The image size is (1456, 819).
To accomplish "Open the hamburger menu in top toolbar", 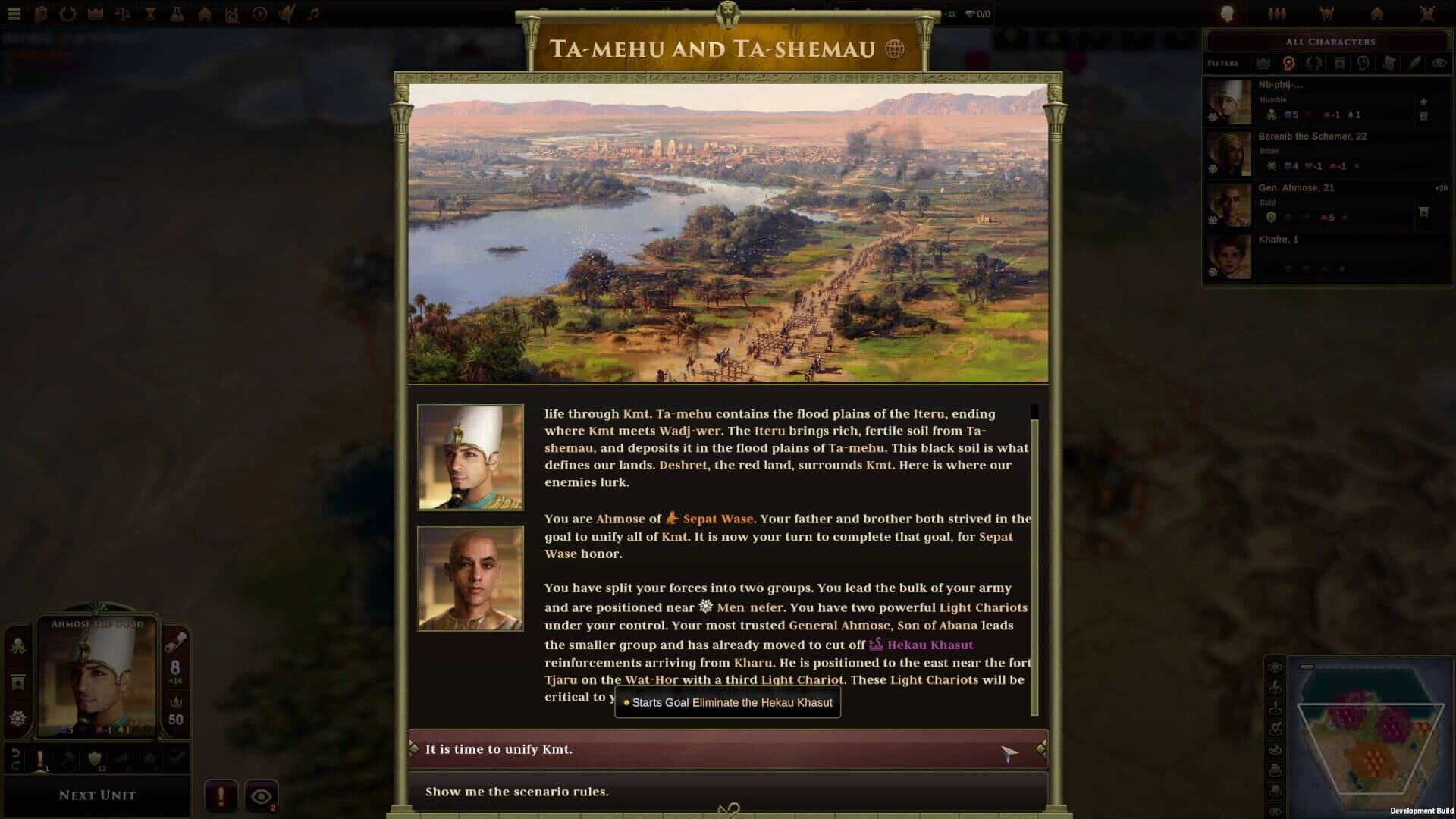I will [x=14, y=13].
